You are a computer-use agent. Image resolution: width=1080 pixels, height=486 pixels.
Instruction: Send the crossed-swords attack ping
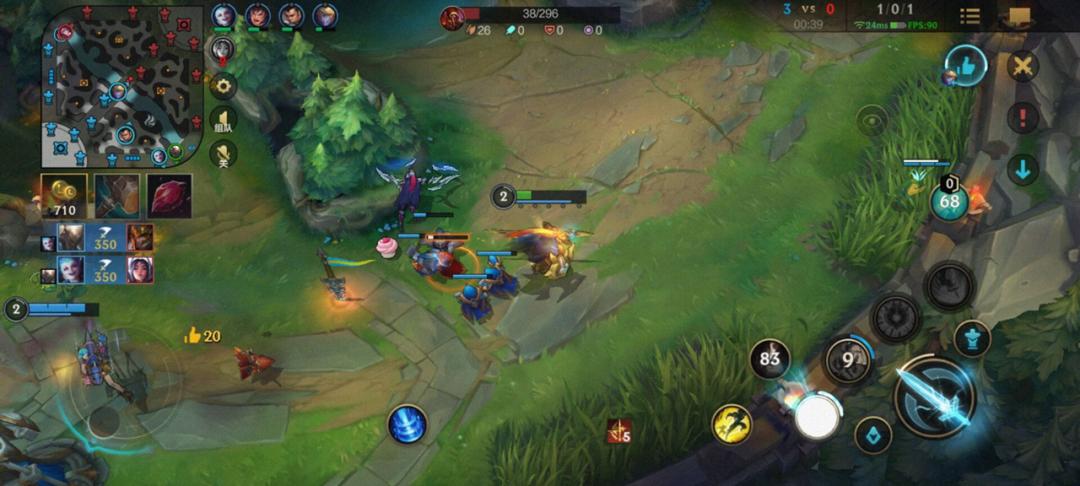point(1023,67)
